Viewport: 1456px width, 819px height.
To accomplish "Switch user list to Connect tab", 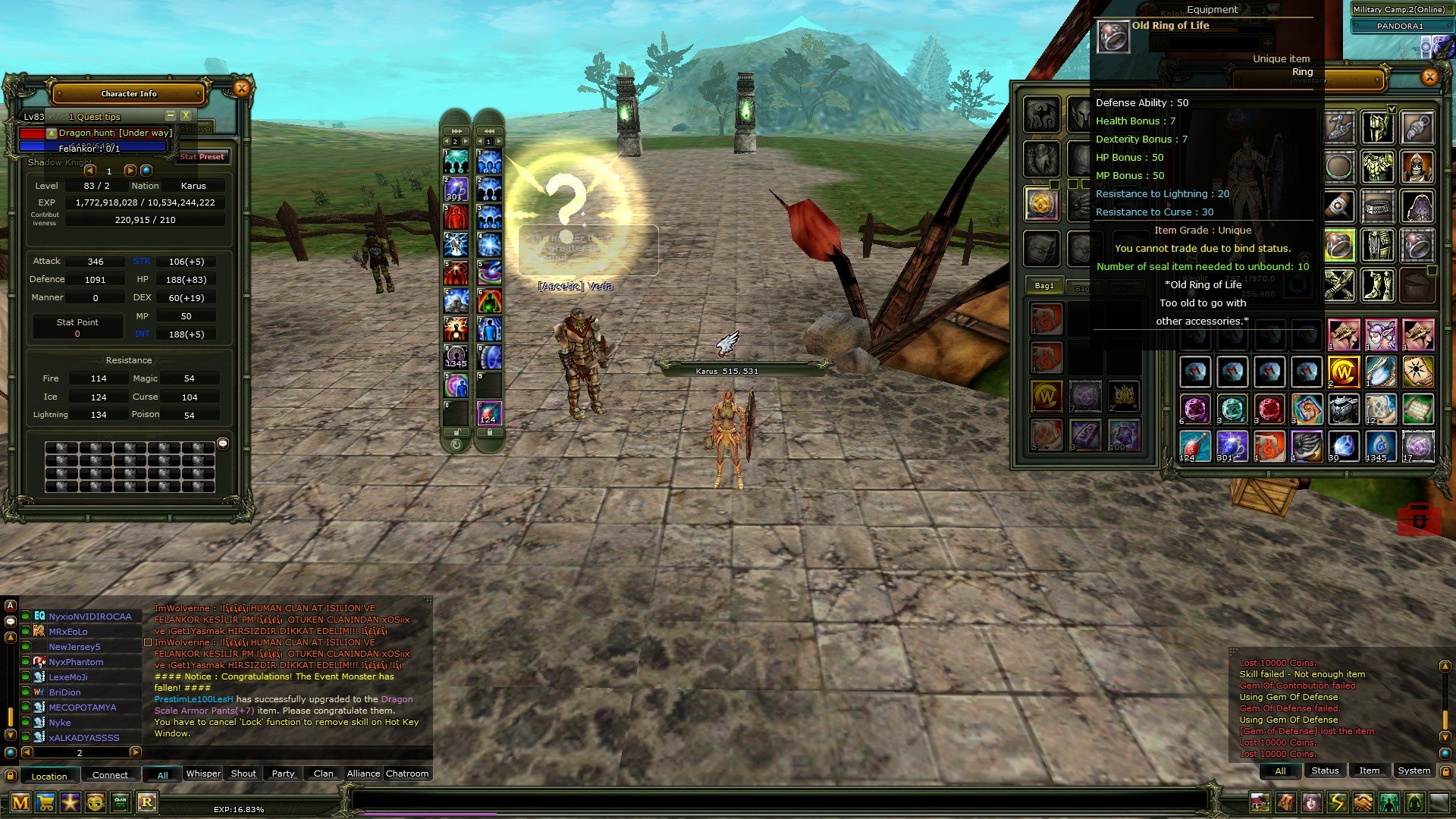I will click(110, 775).
